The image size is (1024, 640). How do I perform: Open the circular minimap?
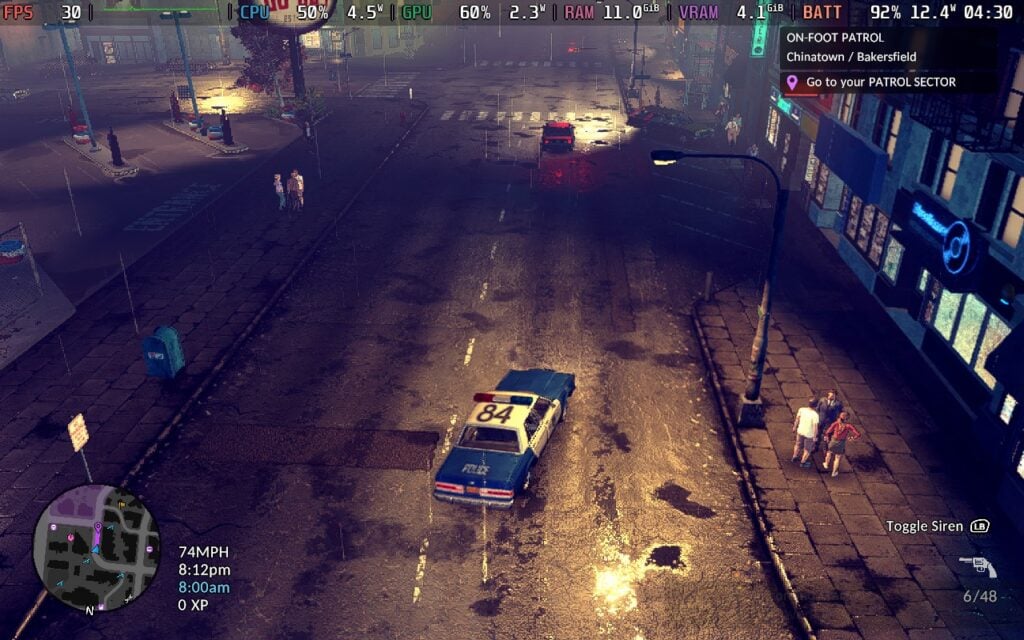(x=96, y=547)
